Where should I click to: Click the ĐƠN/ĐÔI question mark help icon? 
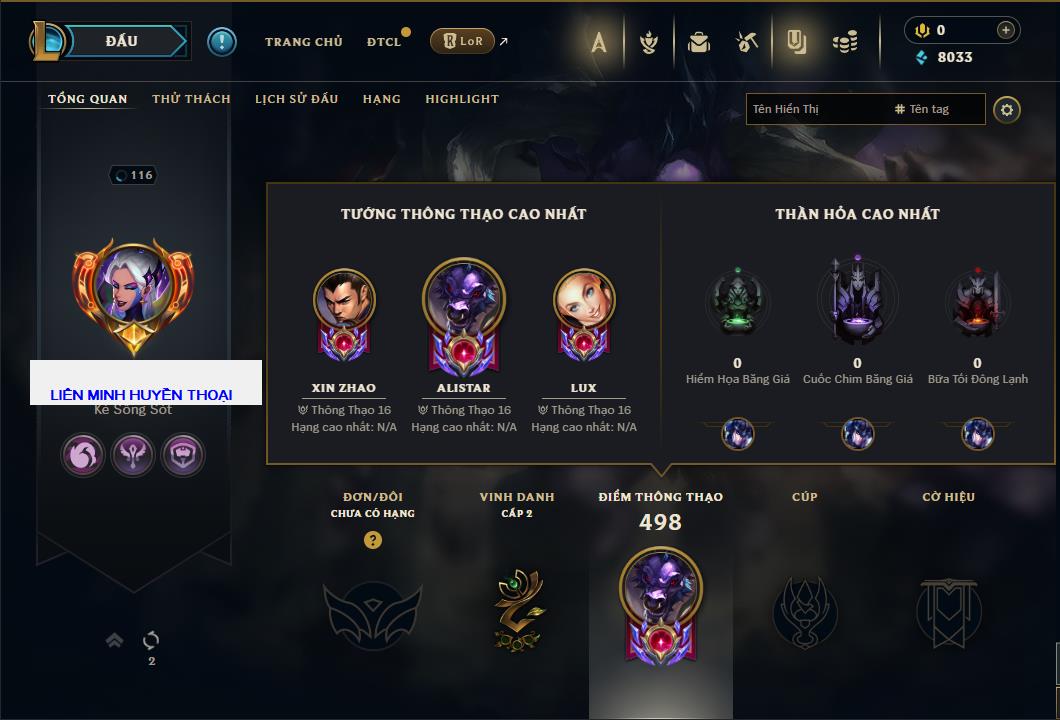(x=373, y=540)
